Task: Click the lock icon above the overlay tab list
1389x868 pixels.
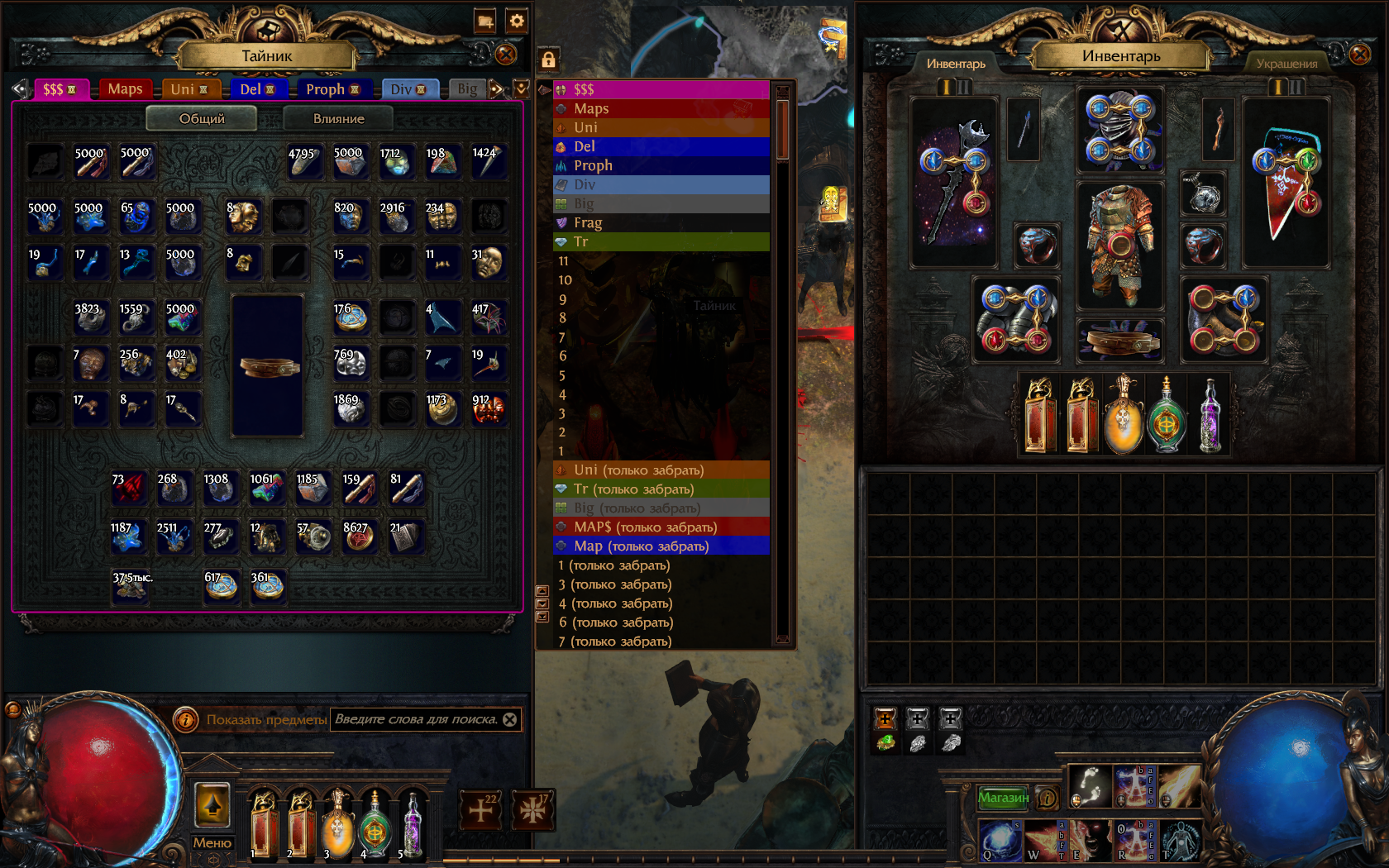Action: 547,60
